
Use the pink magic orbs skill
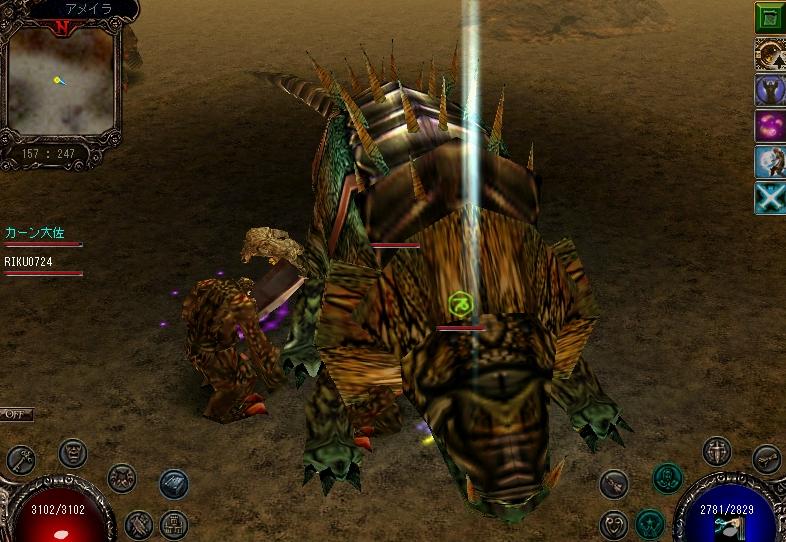point(769,126)
